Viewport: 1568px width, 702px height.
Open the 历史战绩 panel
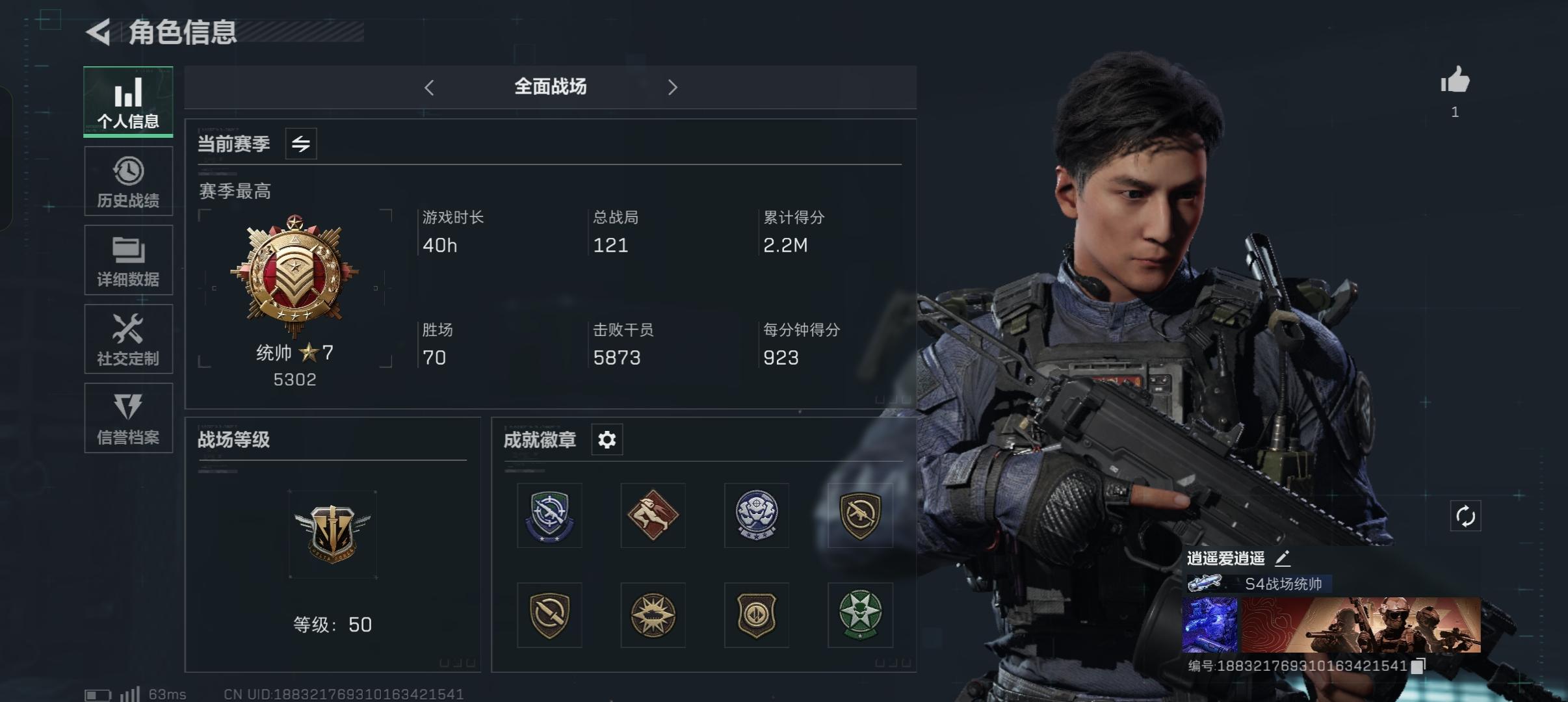pos(128,181)
